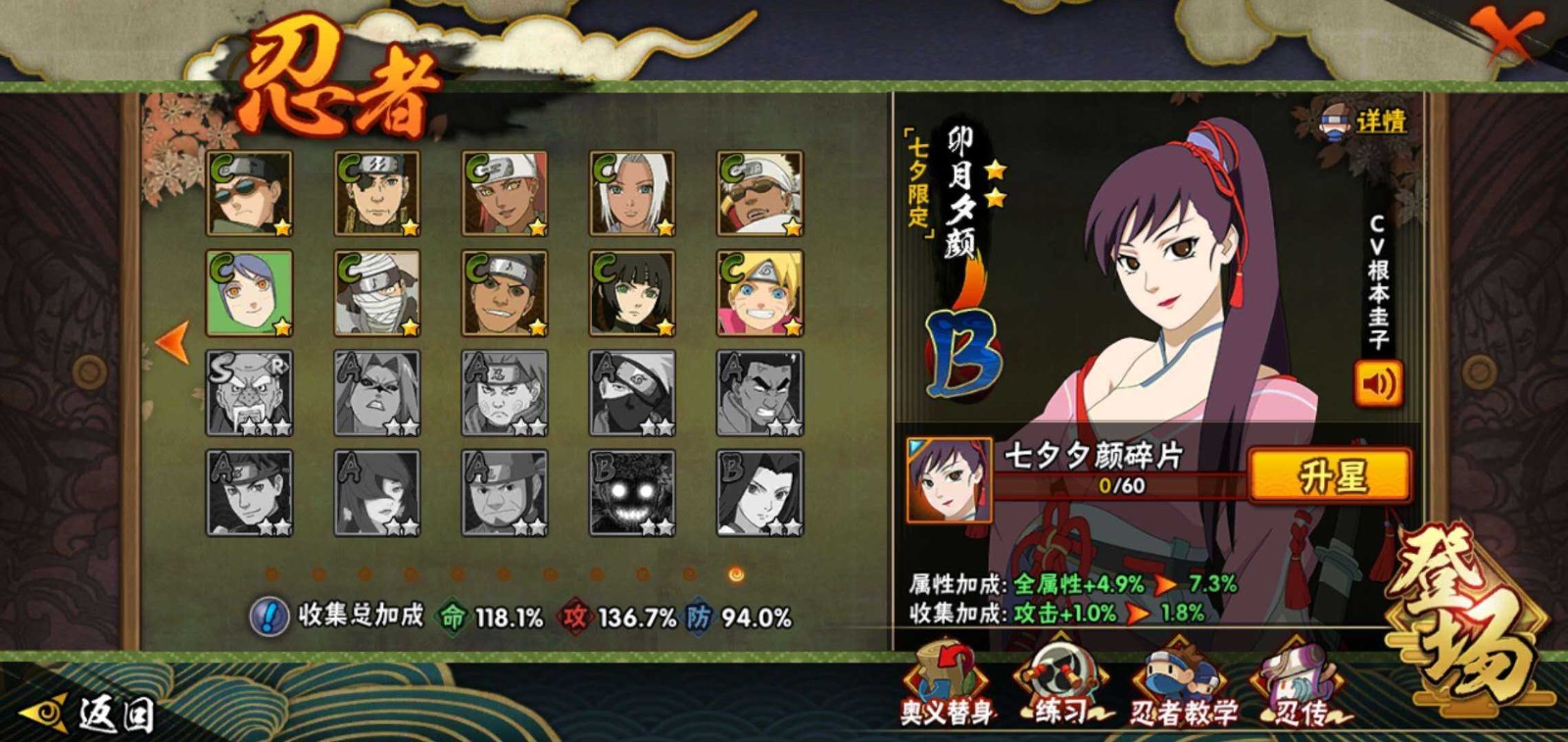Select the blonde grinning ninja portrait
The image size is (1568, 742).
[x=759, y=293]
